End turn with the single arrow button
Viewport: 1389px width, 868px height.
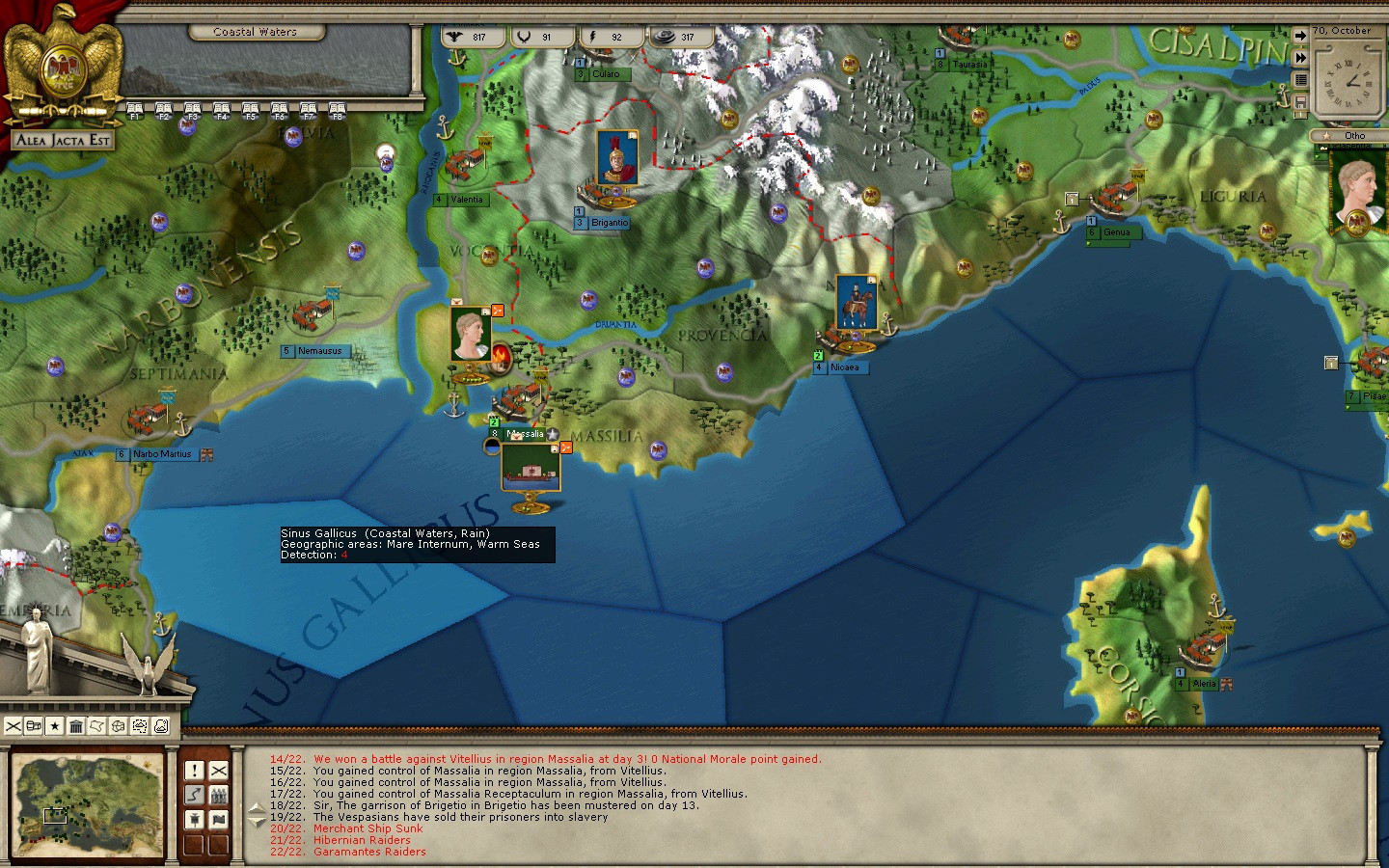(1300, 36)
